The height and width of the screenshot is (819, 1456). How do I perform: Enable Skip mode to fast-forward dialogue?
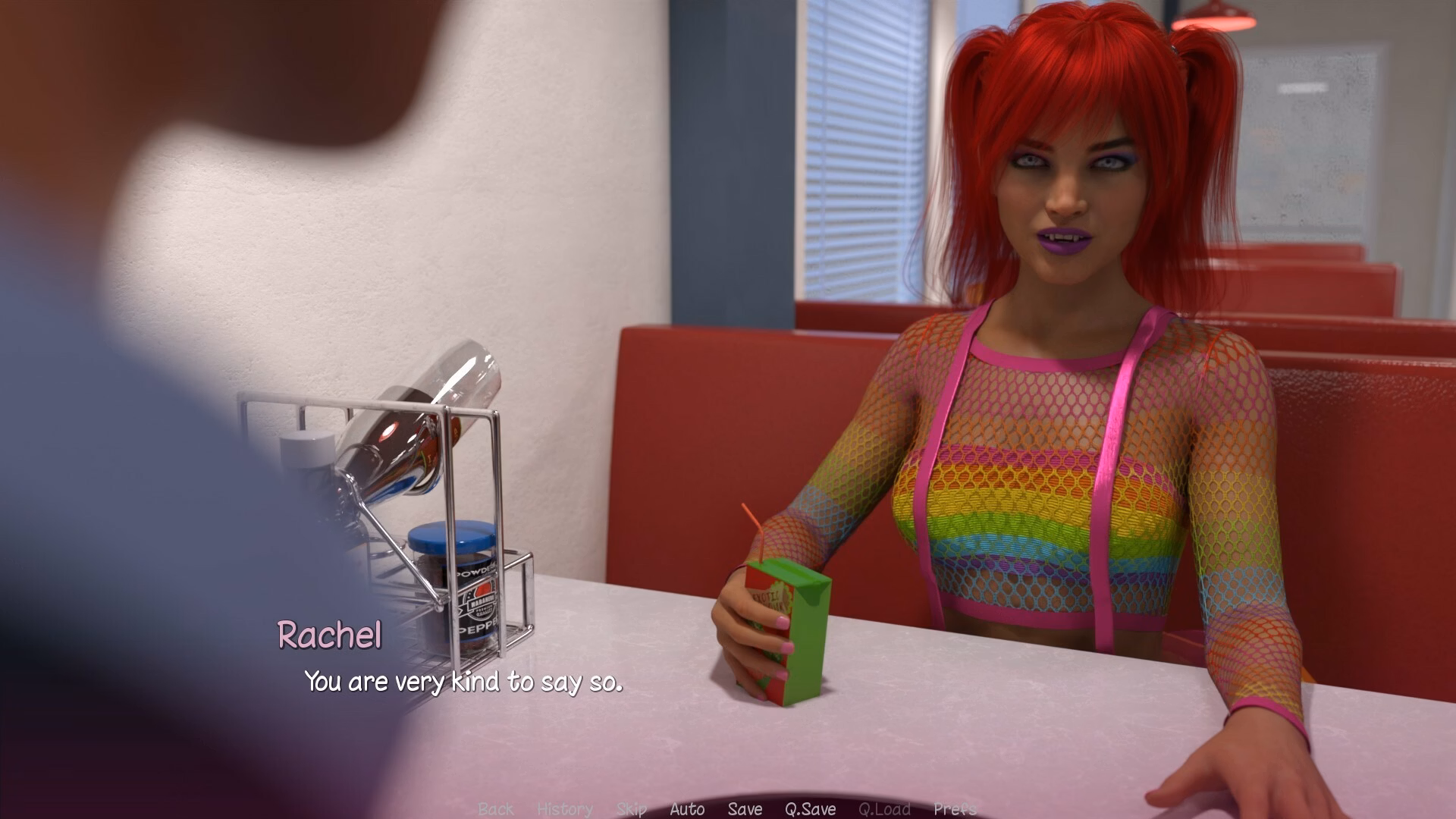point(632,809)
